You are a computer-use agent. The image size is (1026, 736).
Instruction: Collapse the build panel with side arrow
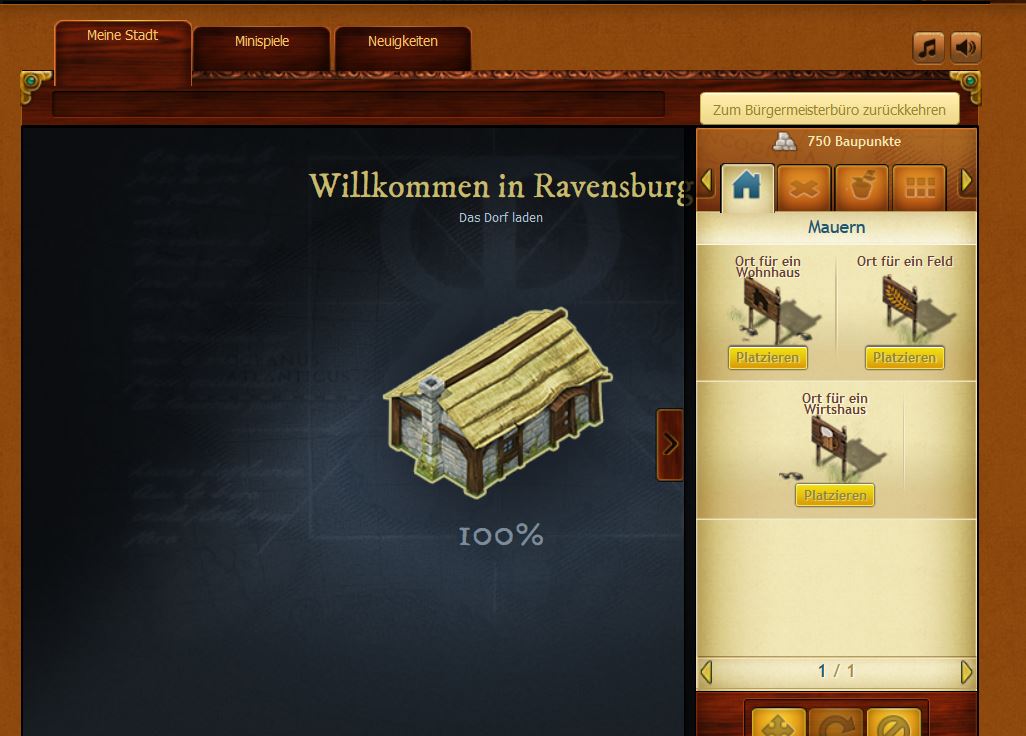670,444
